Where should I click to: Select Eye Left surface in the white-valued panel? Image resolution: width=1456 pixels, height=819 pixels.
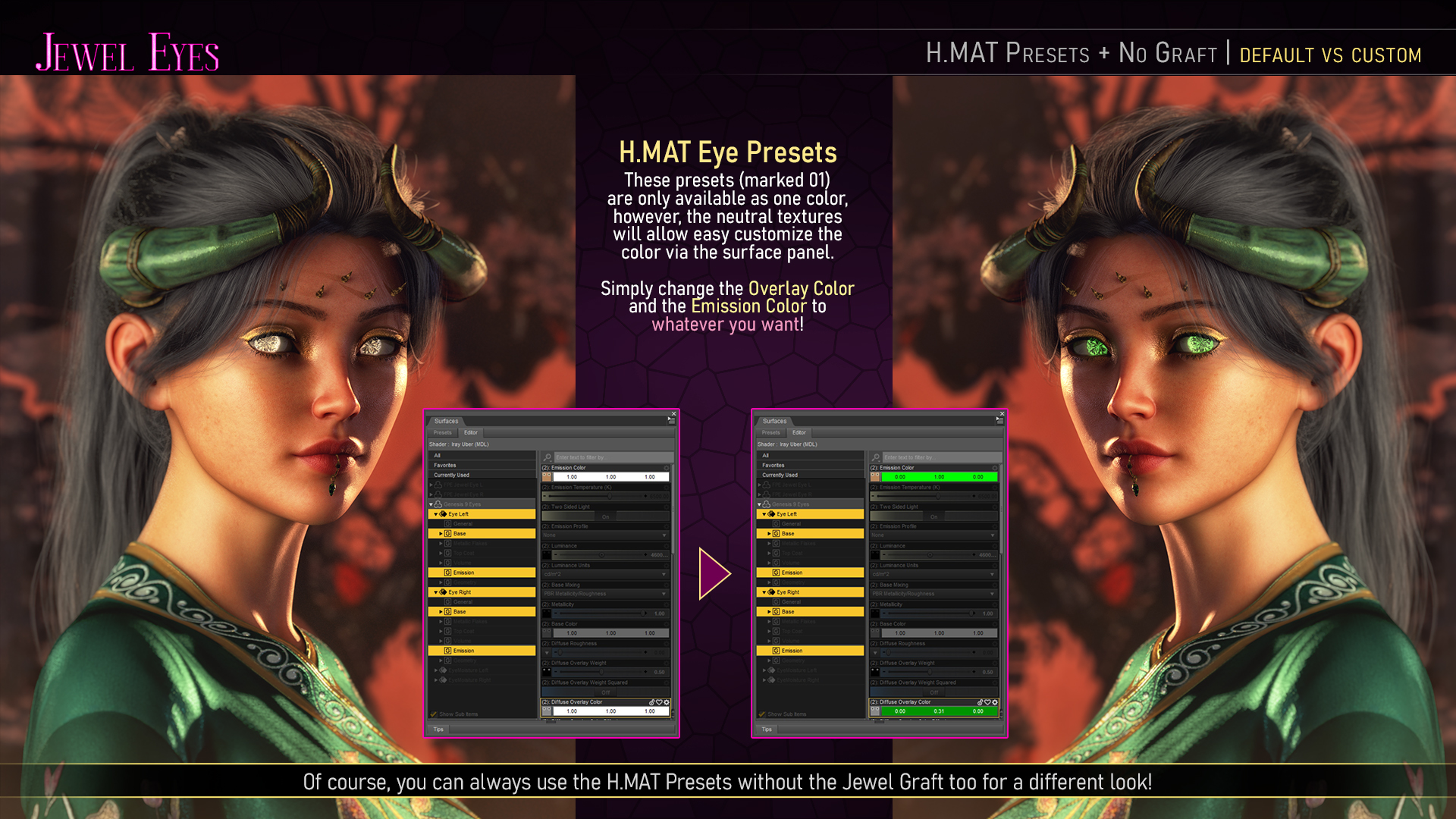[458, 514]
